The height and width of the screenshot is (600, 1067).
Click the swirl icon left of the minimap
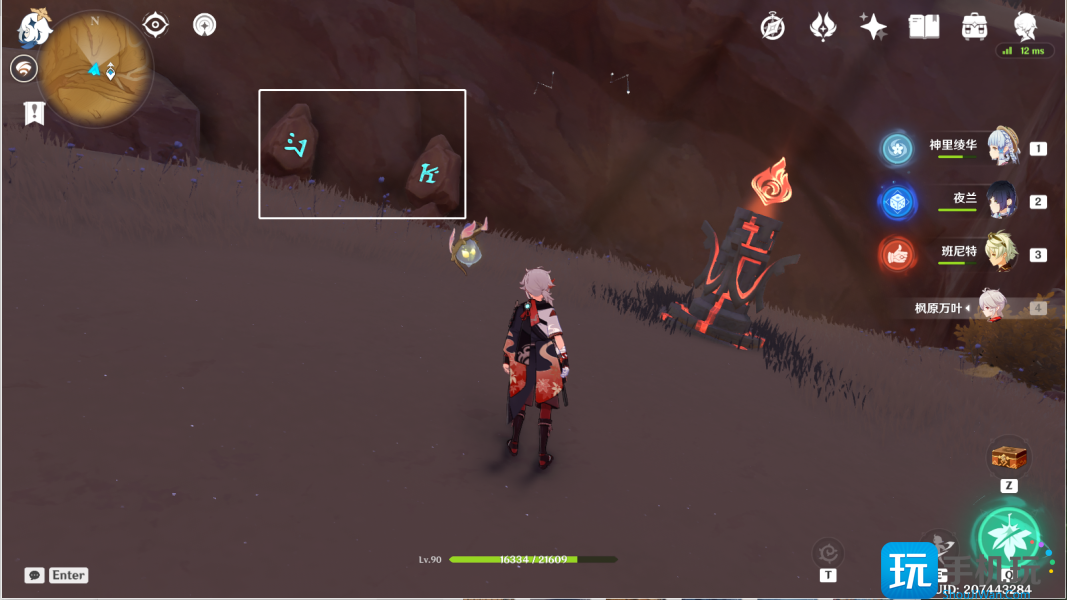tap(23, 68)
